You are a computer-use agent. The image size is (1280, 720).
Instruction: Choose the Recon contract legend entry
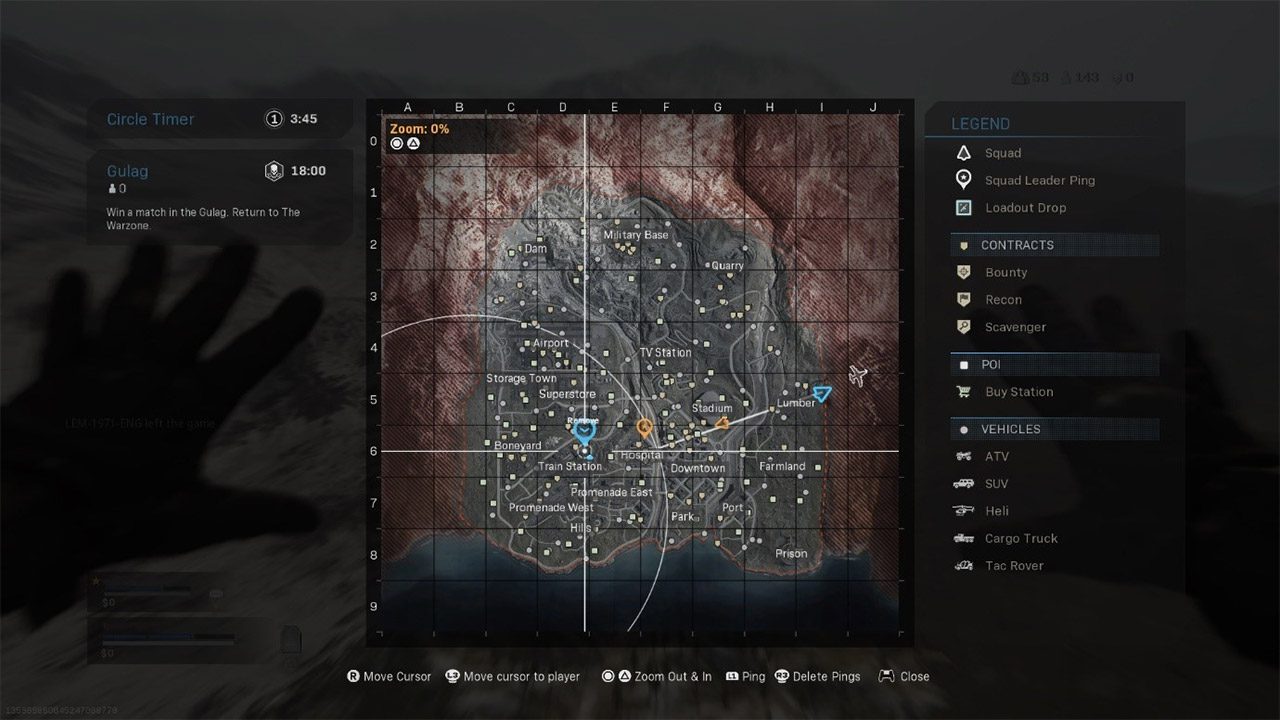(1003, 299)
